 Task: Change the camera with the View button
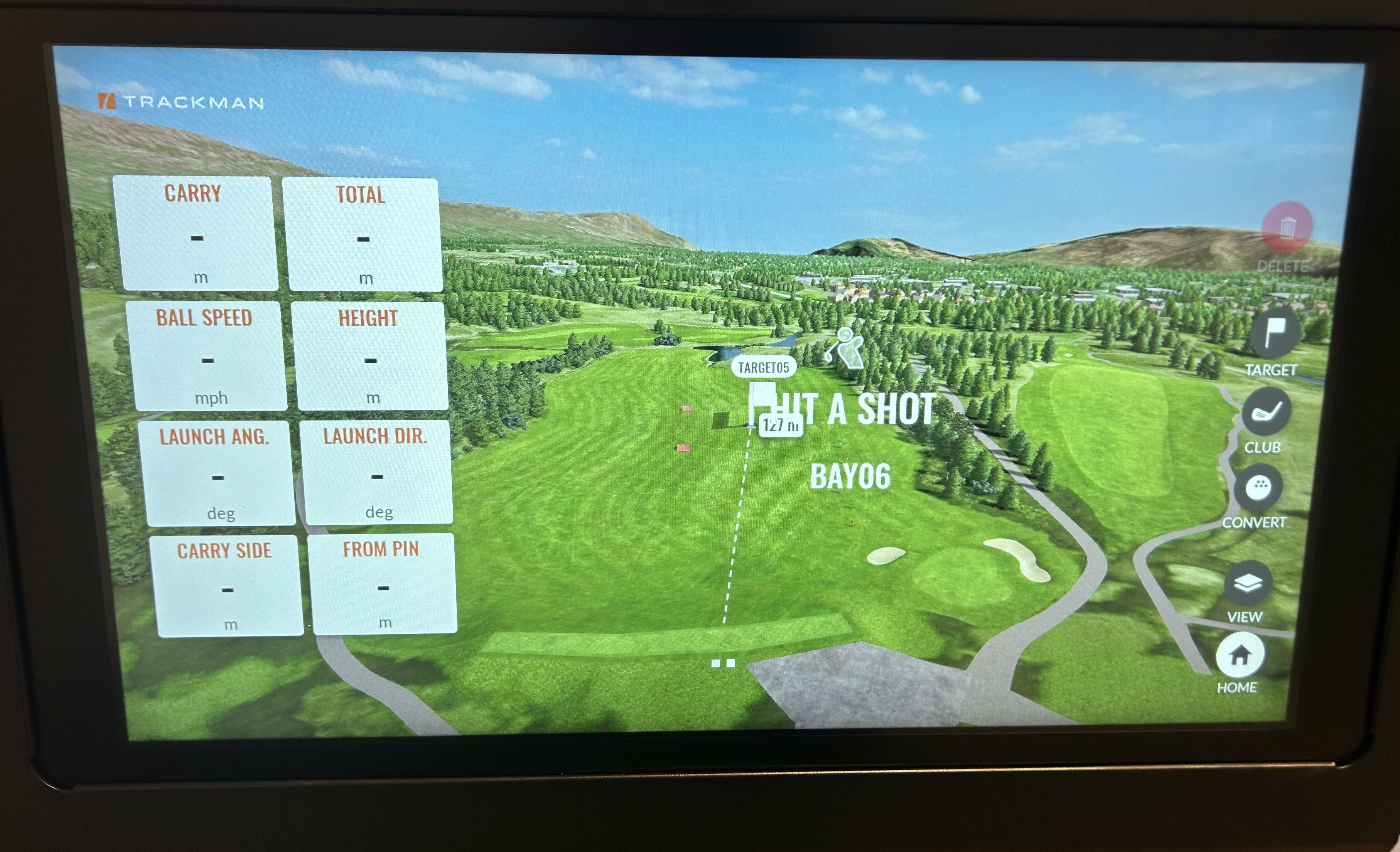(x=1248, y=583)
